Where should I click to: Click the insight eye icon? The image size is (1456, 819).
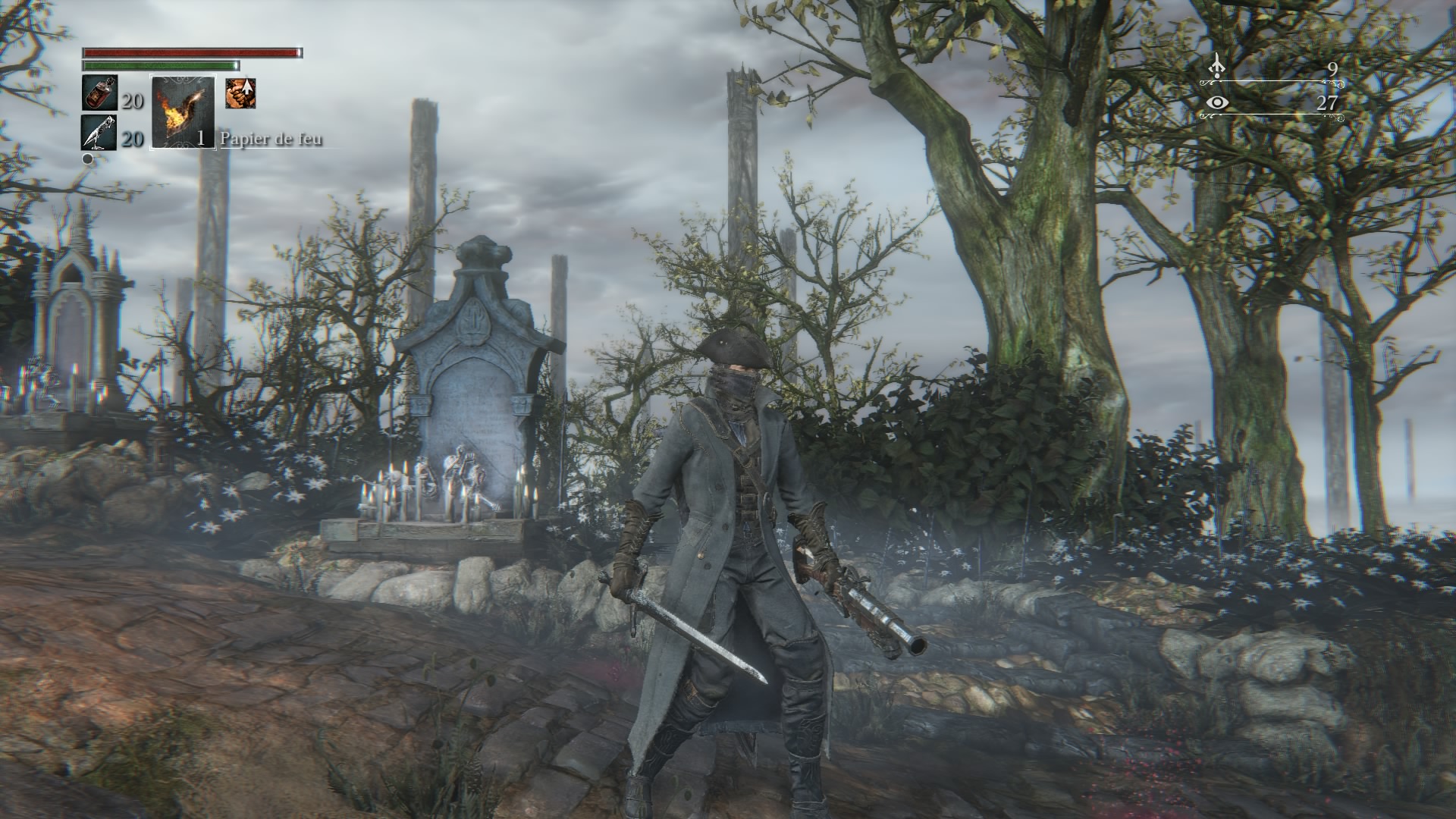[x=1218, y=102]
